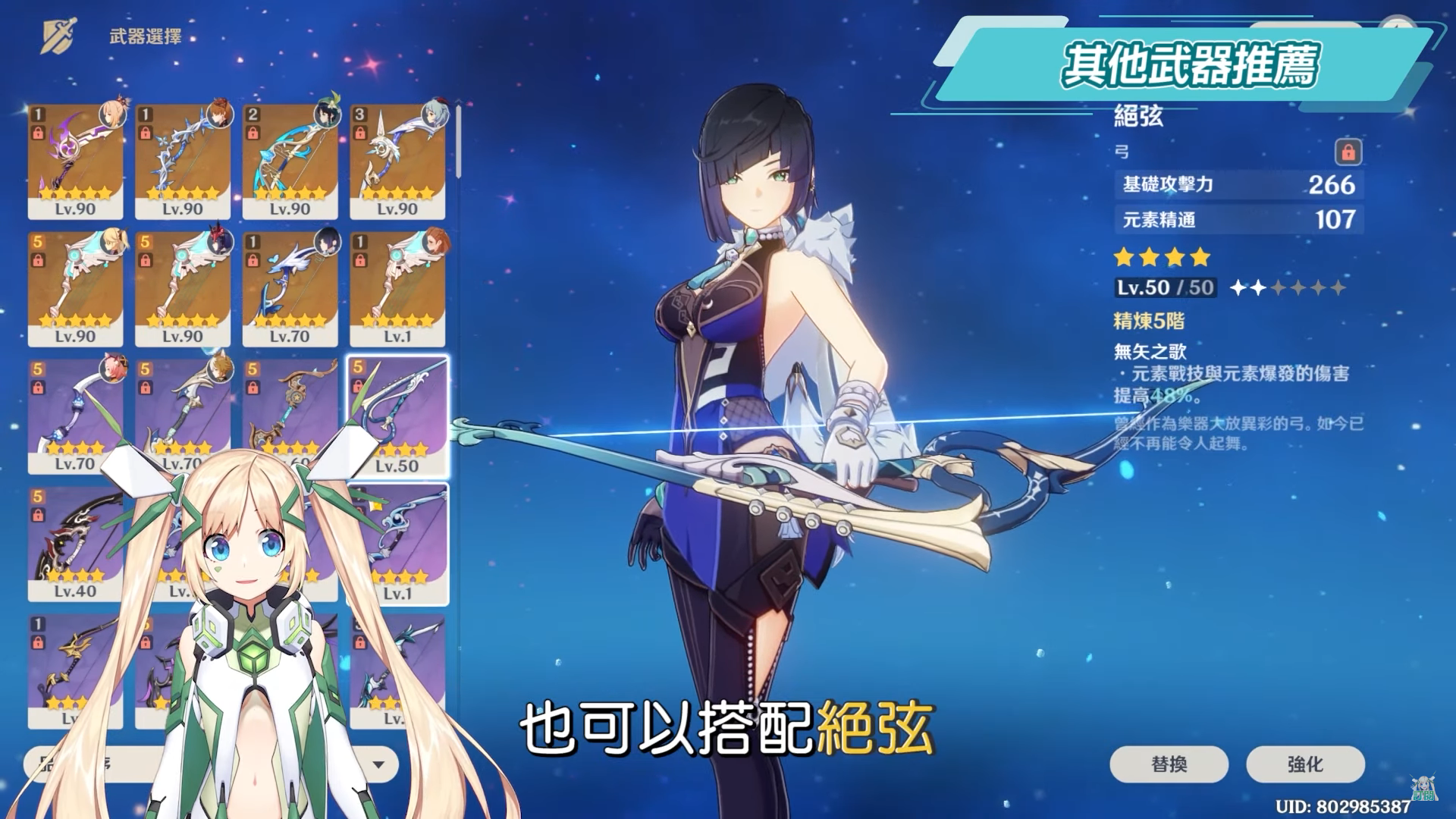Pick the Elegy for the End bow on Venti
1456x819 pixels.
290,160
